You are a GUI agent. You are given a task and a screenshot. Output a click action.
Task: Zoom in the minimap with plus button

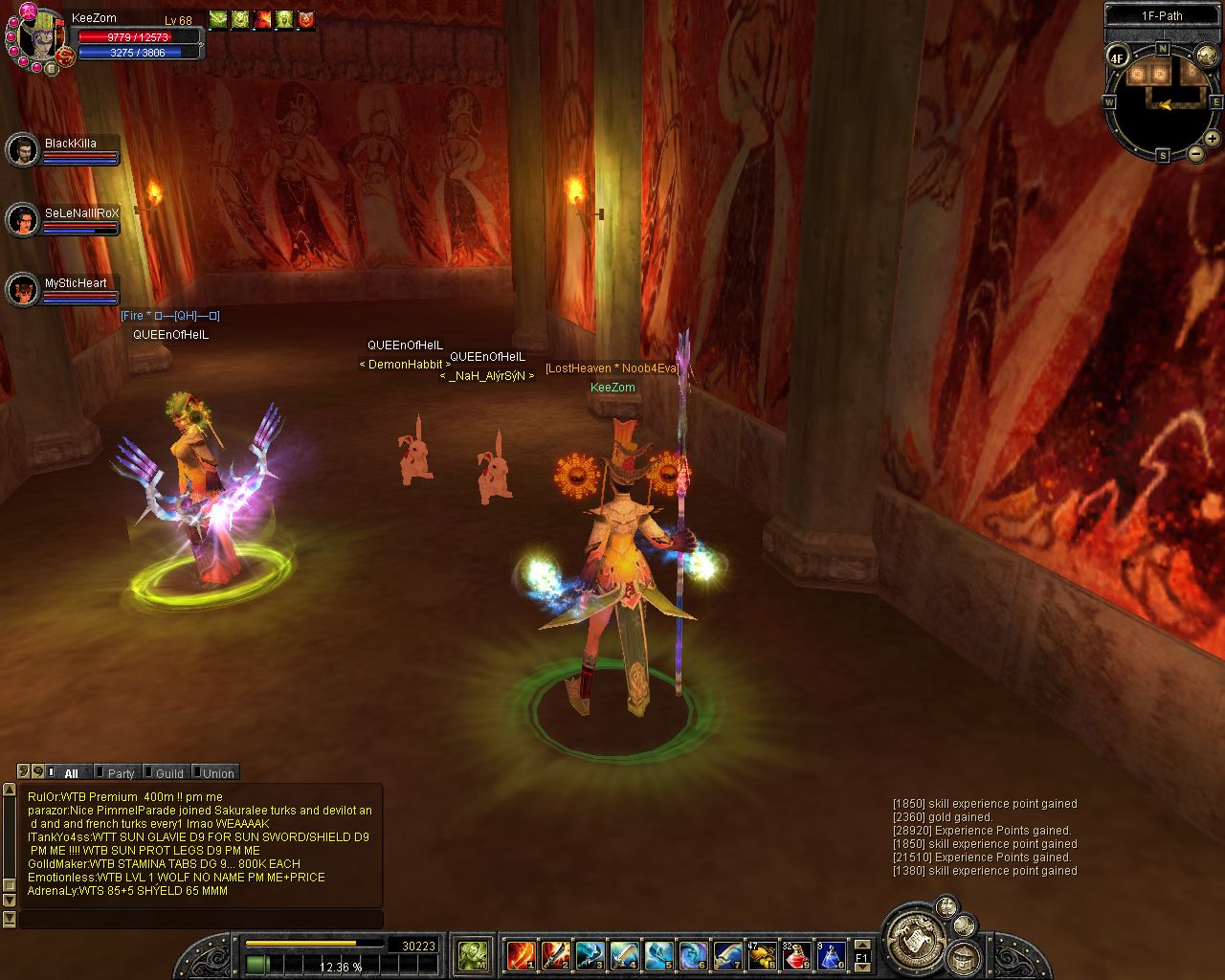pyautogui.click(x=1212, y=139)
